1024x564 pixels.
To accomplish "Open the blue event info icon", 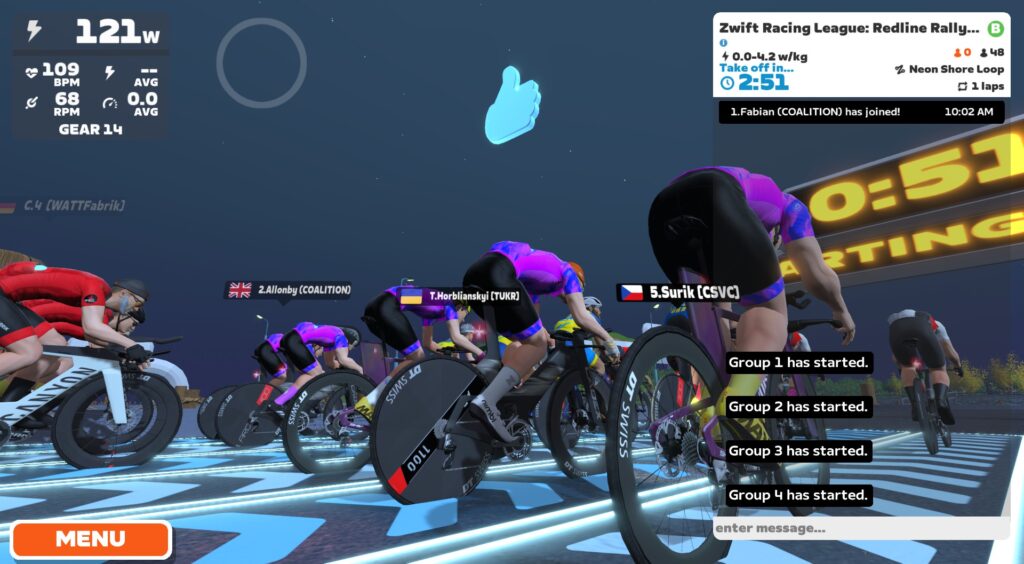I will [x=723, y=43].
